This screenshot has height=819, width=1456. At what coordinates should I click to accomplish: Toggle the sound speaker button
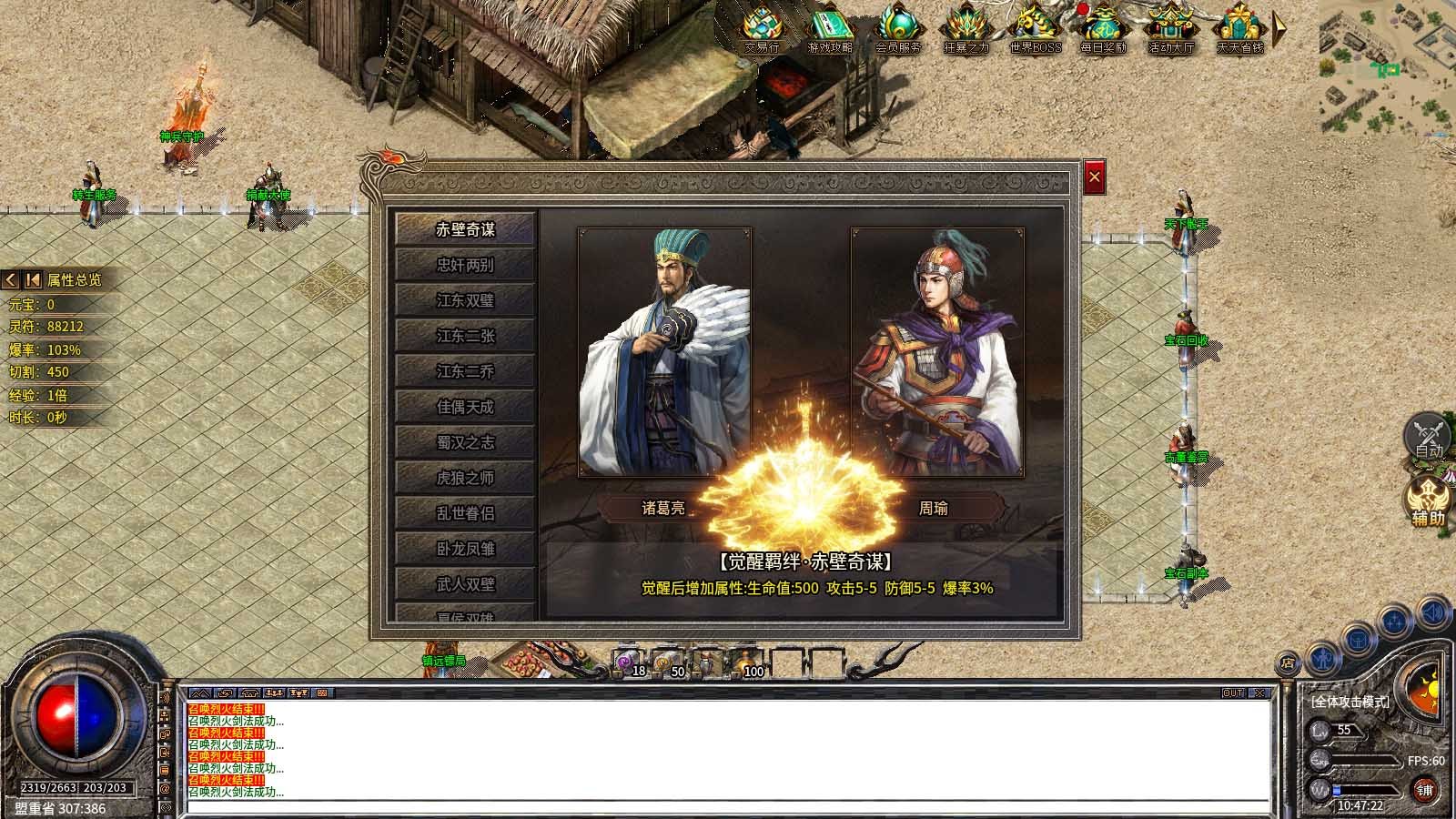point(1433,613)
